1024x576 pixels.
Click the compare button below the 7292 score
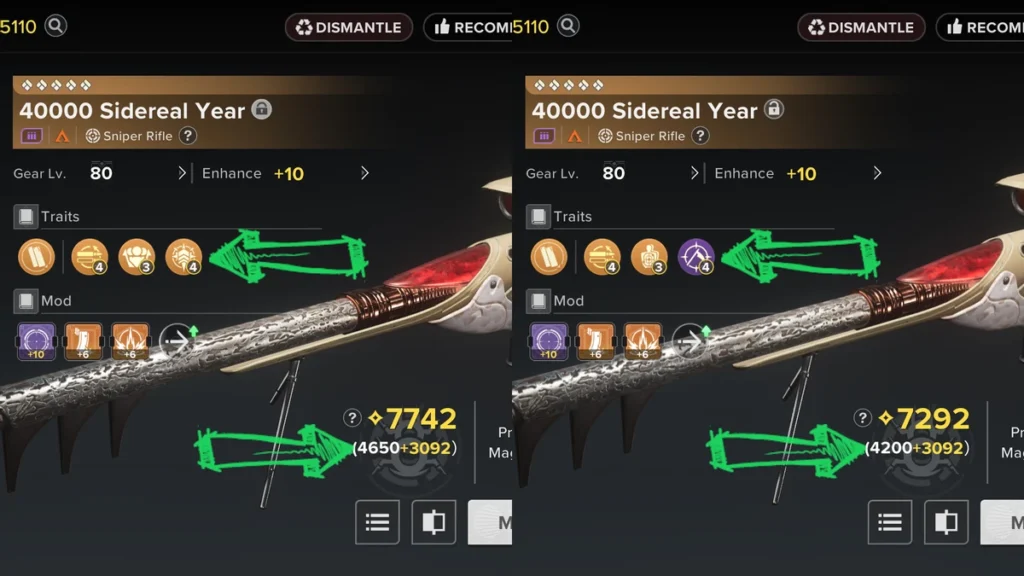click(945, 522)
